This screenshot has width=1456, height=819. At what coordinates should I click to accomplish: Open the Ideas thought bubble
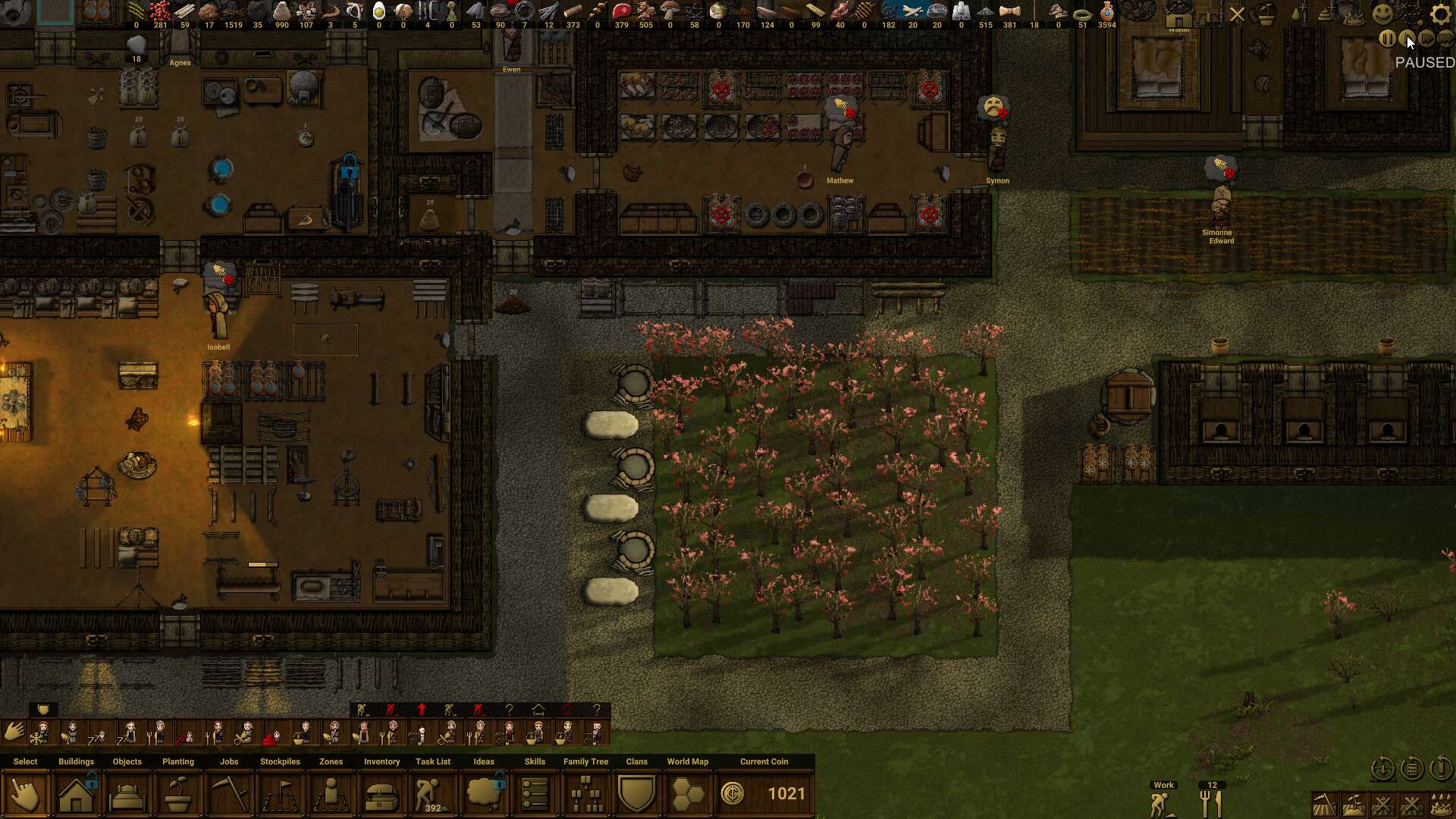point(484,794)
